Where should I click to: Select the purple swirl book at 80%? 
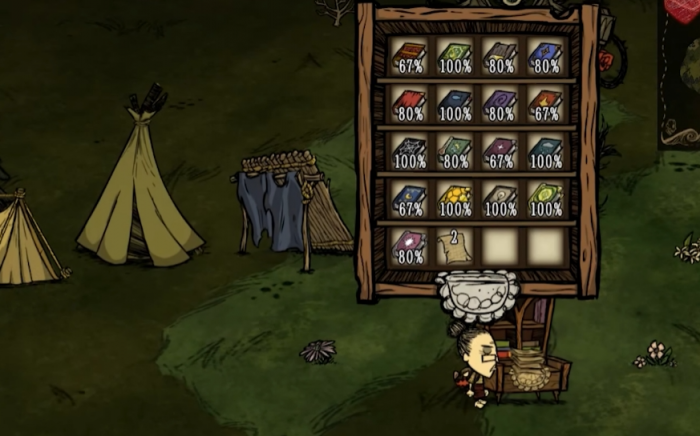pyautogui.click(x=500, y=104)
